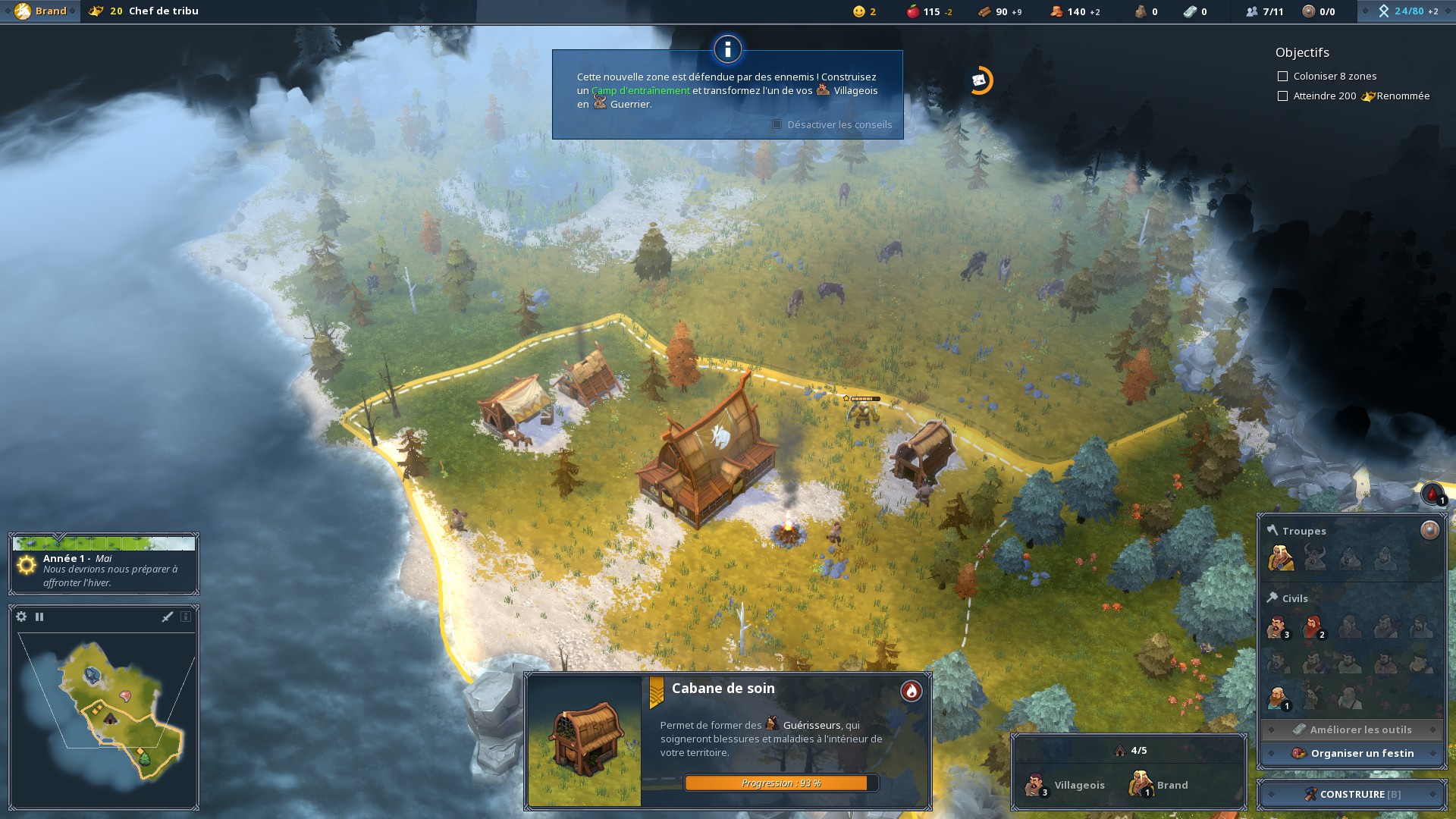The width and height of the screenshot is (1456, 819).
Task: Click the red blood-drop alert icon
Action: [x=1432, y=494]
